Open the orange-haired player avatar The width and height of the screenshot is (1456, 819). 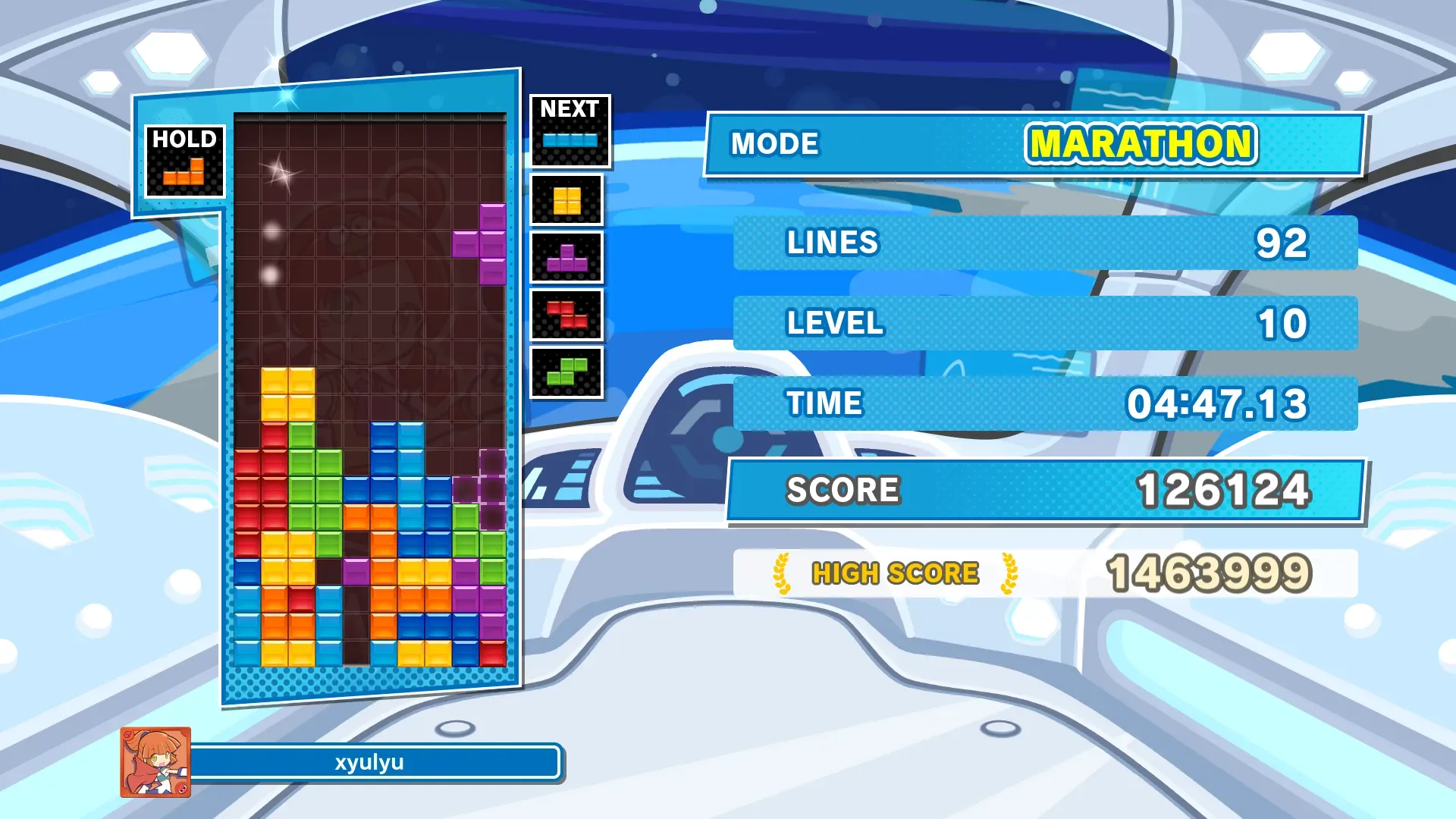point(155,762)
